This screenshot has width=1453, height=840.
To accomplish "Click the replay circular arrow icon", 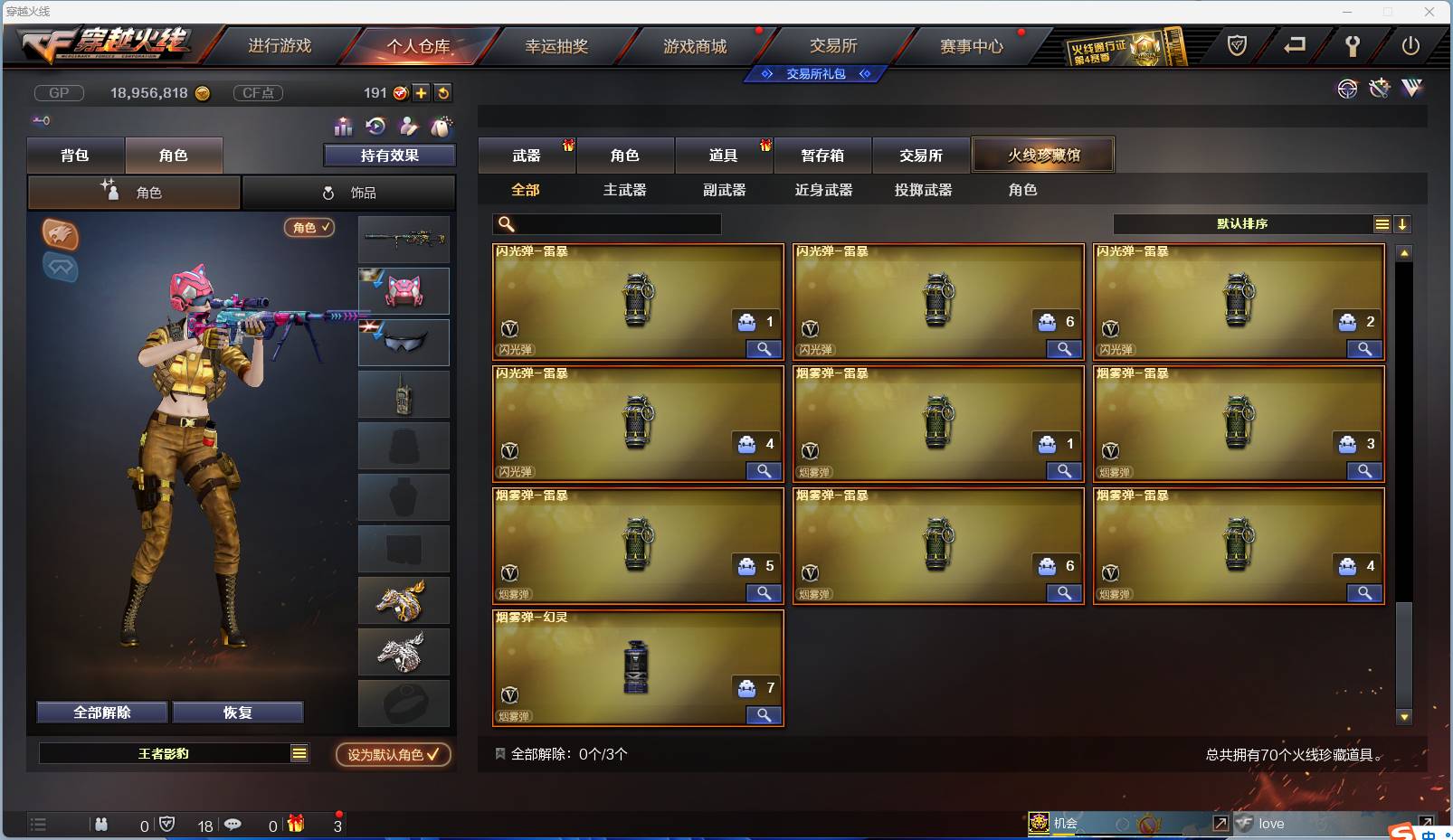I will (375, 127).
